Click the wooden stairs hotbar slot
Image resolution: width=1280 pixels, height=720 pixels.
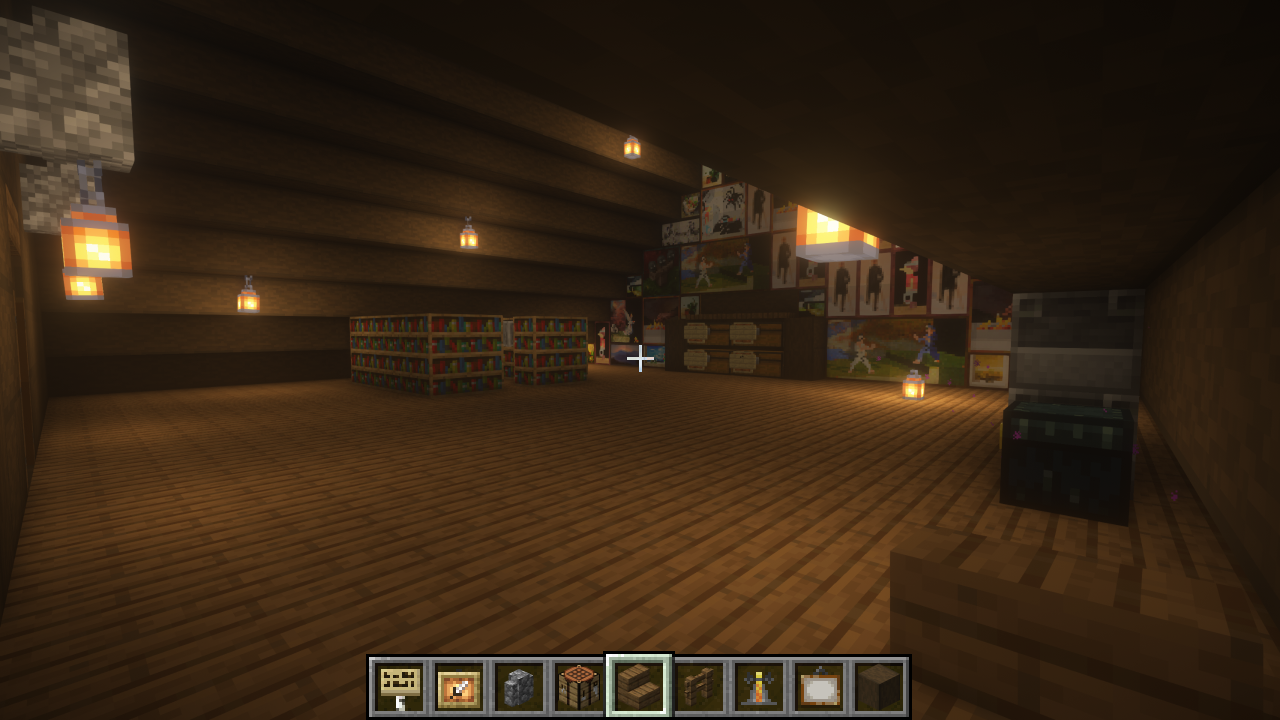click(x=639, y=687)
